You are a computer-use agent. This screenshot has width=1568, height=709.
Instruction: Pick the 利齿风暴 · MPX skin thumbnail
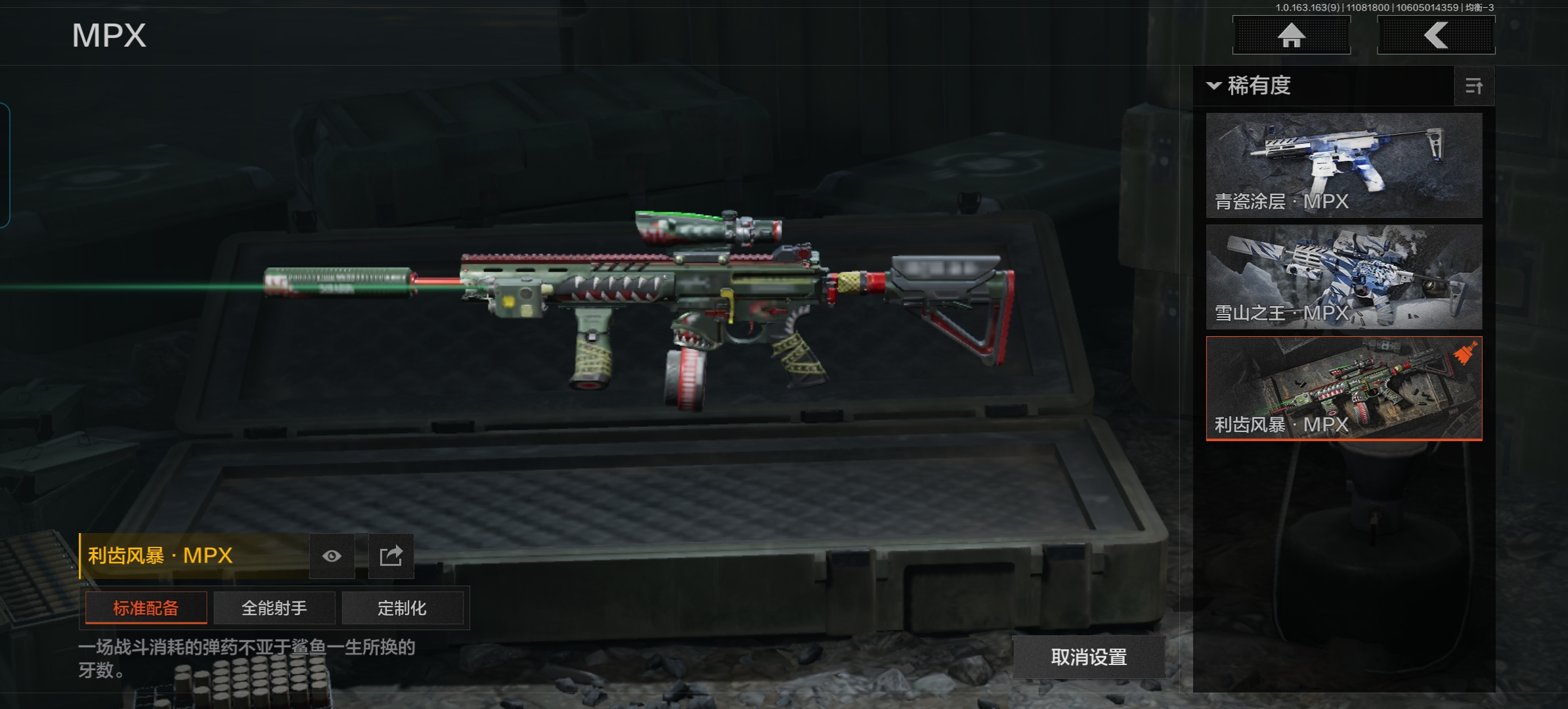click(x=1343, y=388)
